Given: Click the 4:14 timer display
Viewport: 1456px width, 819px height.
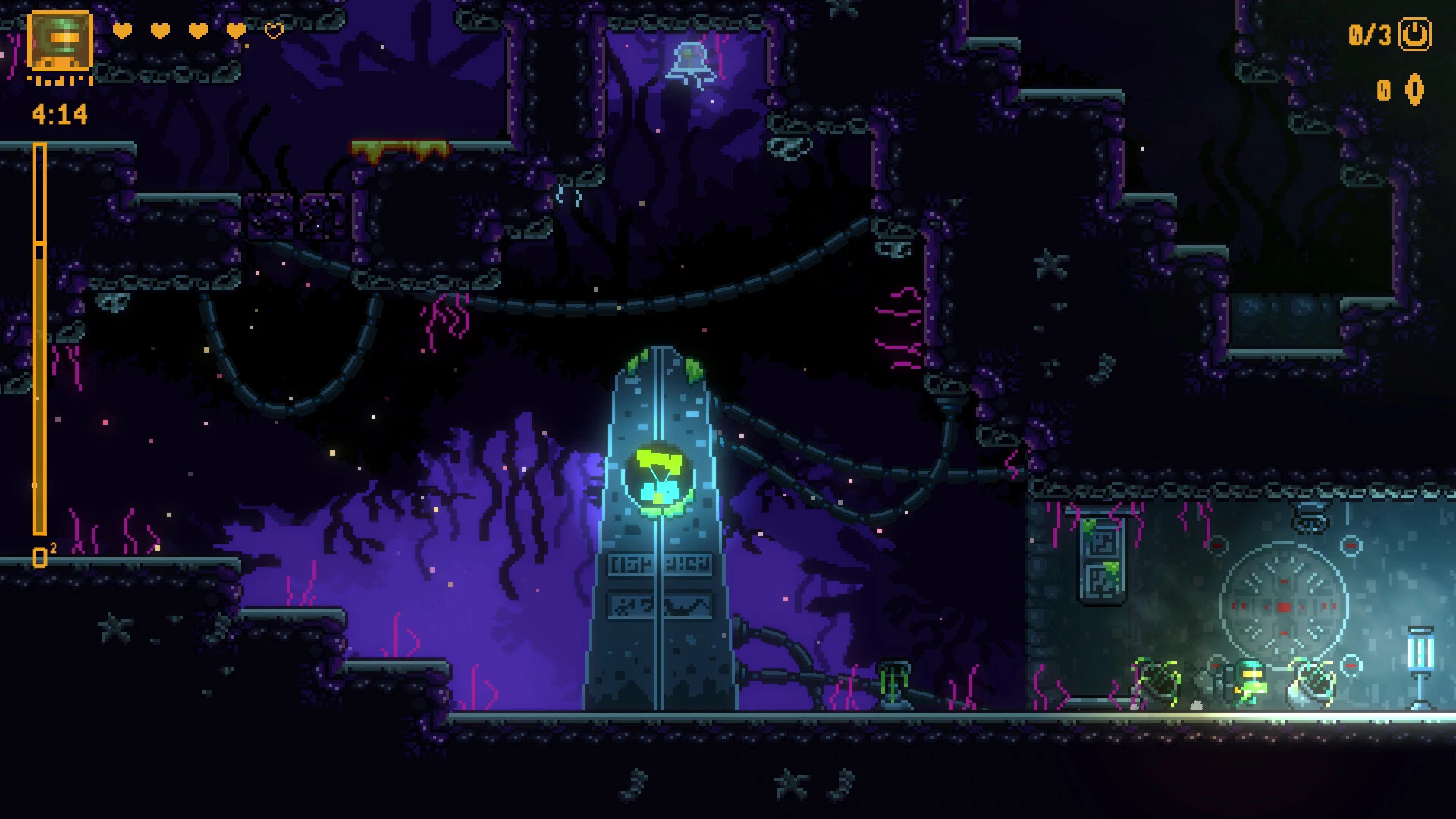Looking at the screenshot, I should point(58,112).
